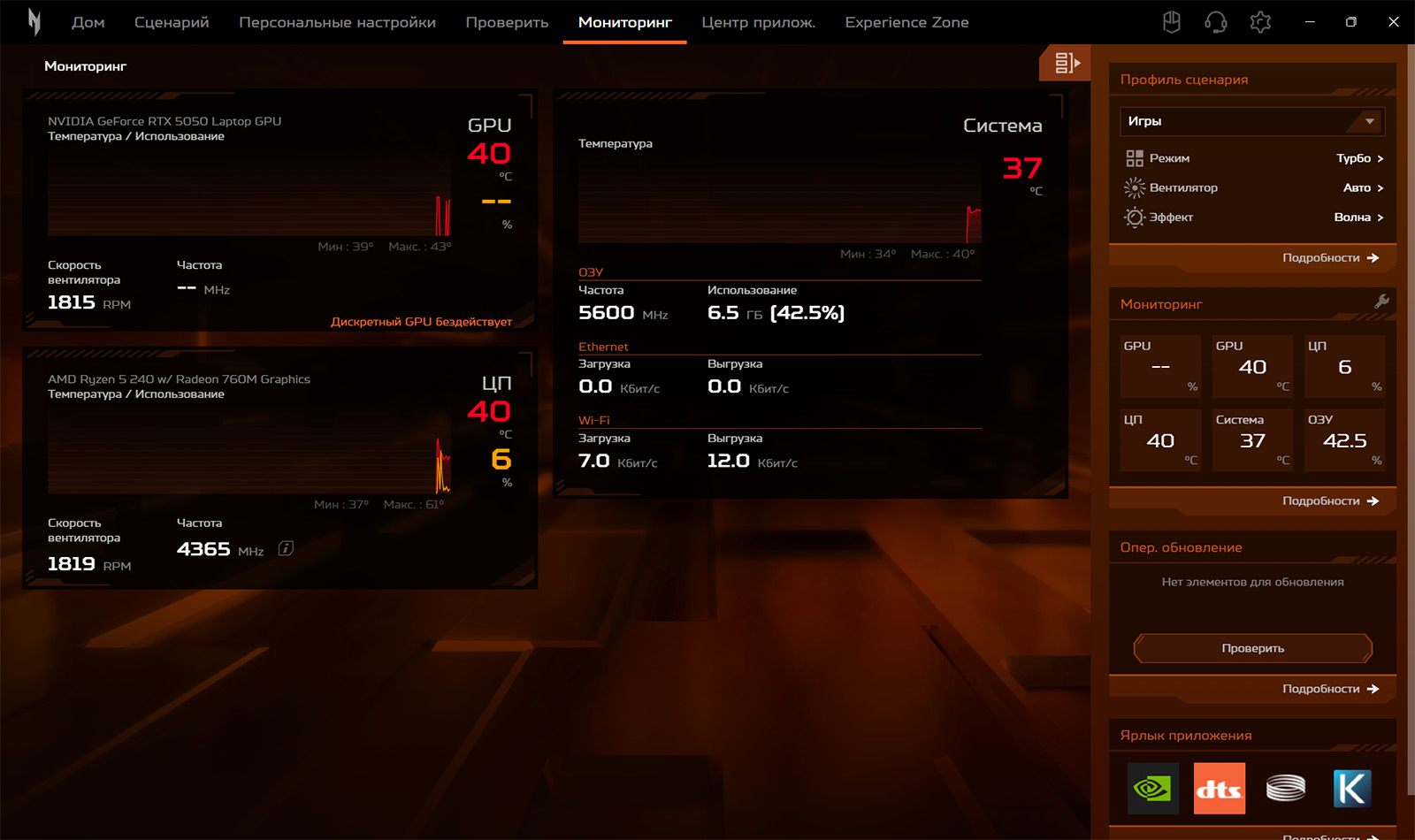1415x840 pixels.
Task: Go to the Проверить tab
Action: coord(507,22)
